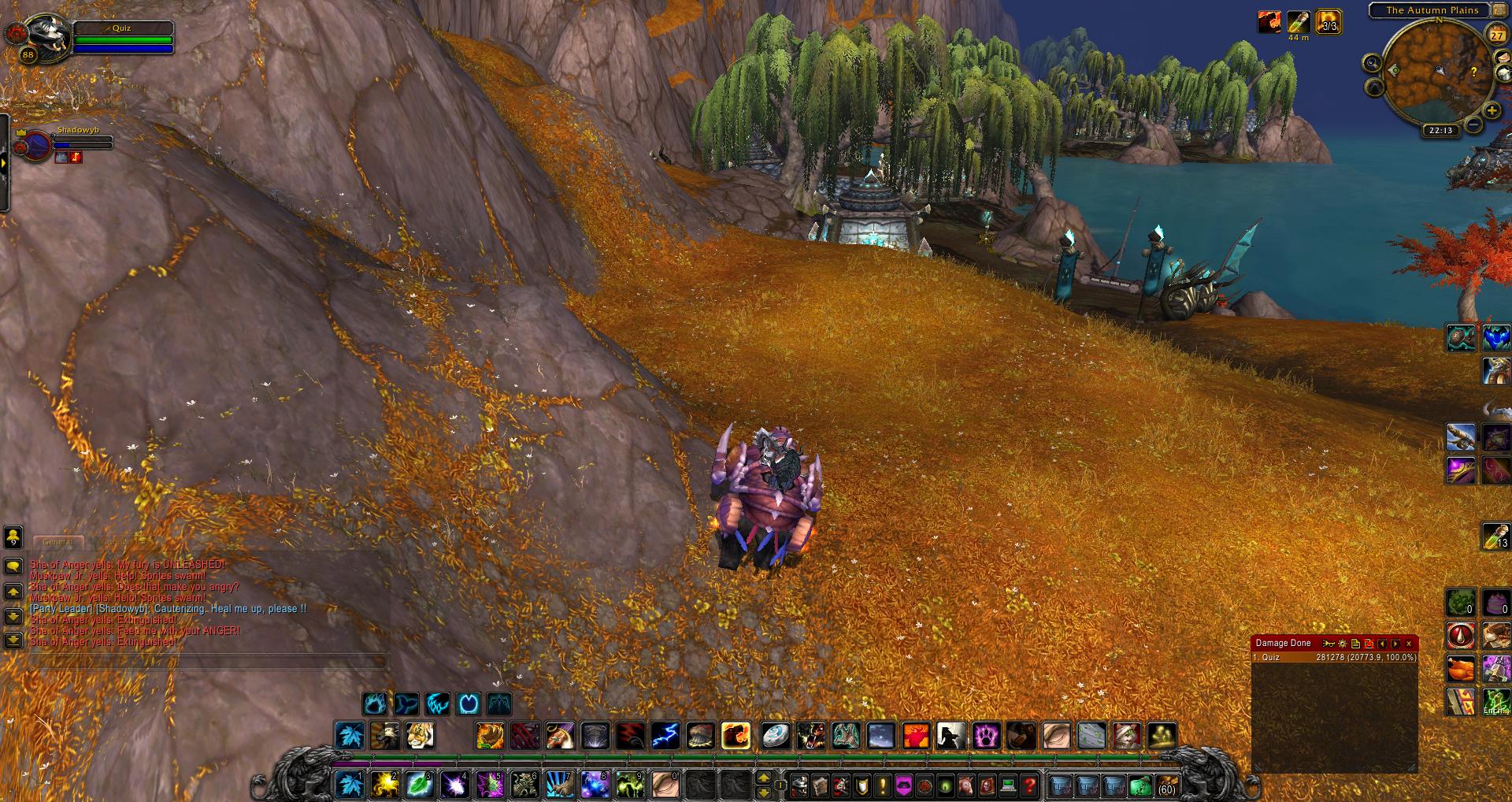The height and width of the screenshot is (802, 1512).
Task: Open the red question mark help micro-menu icon
Action: point(1029,786)
